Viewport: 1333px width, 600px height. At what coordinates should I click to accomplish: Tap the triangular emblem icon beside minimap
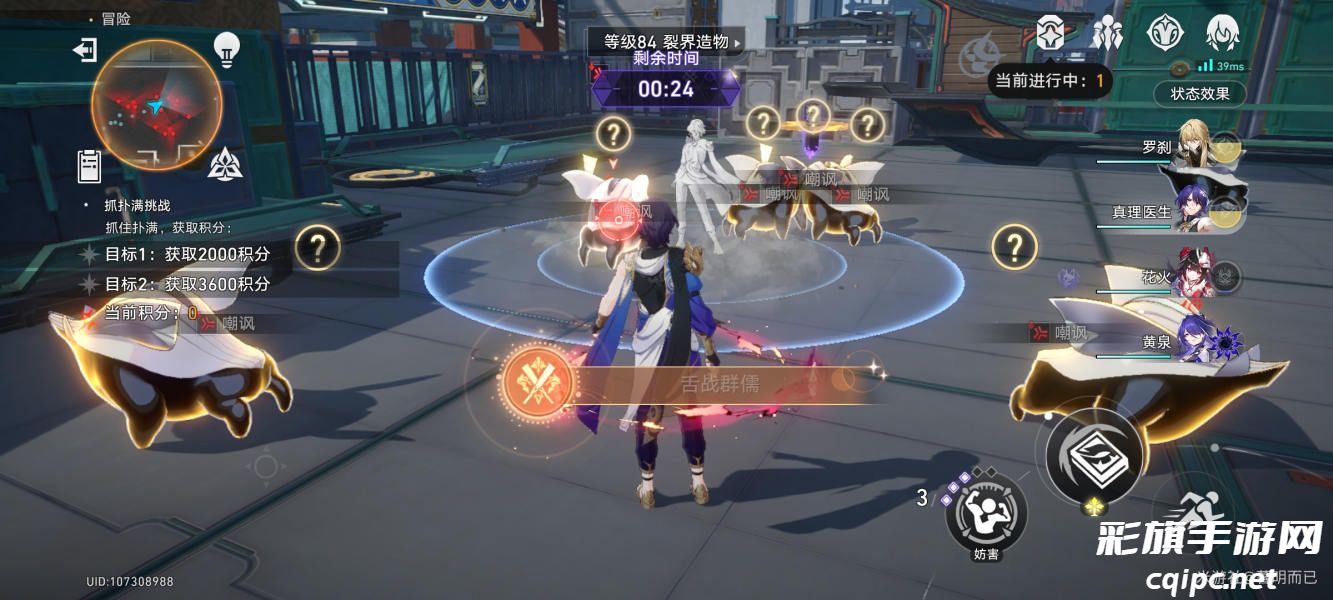coord(225,163)
